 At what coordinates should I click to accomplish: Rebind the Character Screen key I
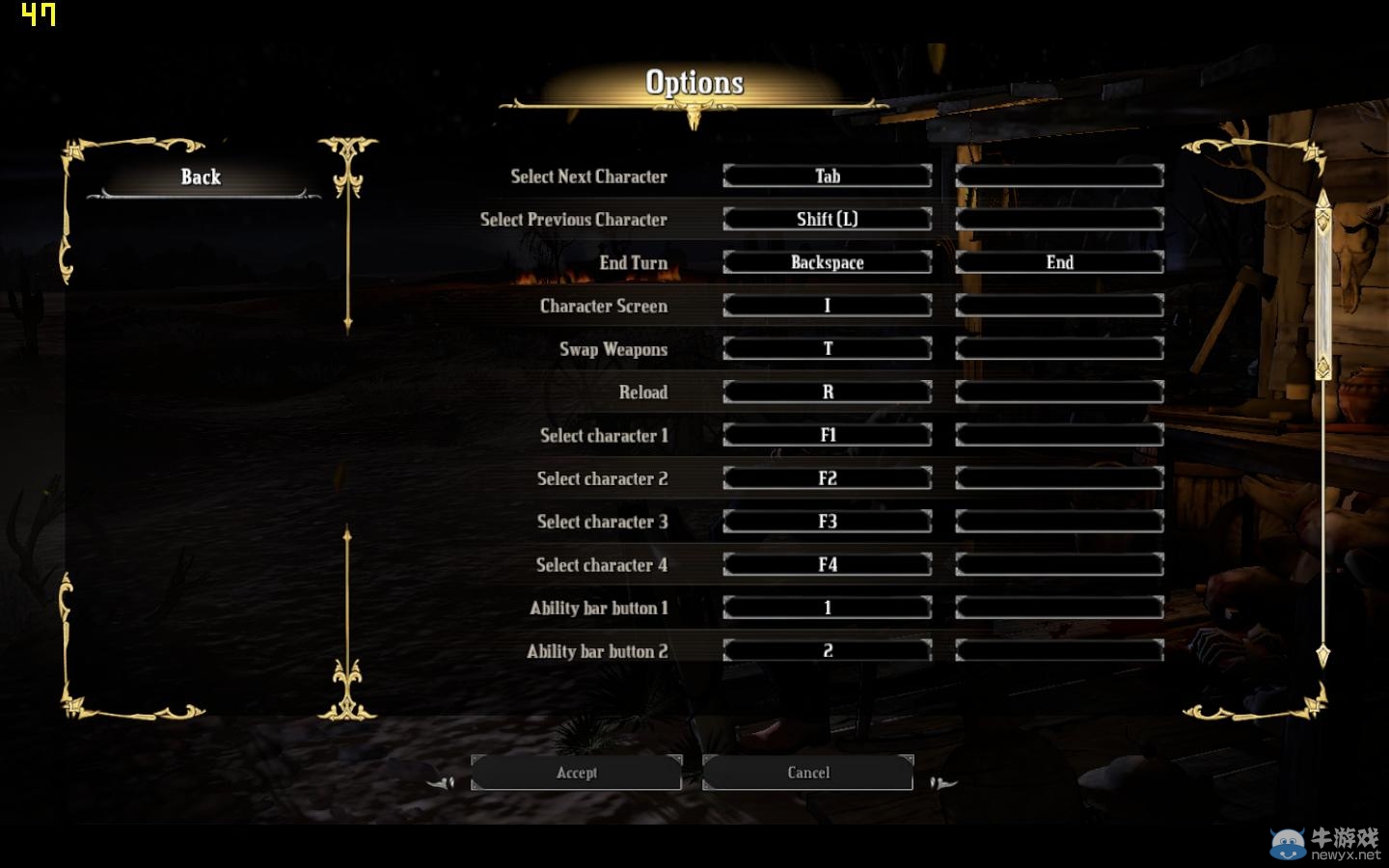coord(827,306)
